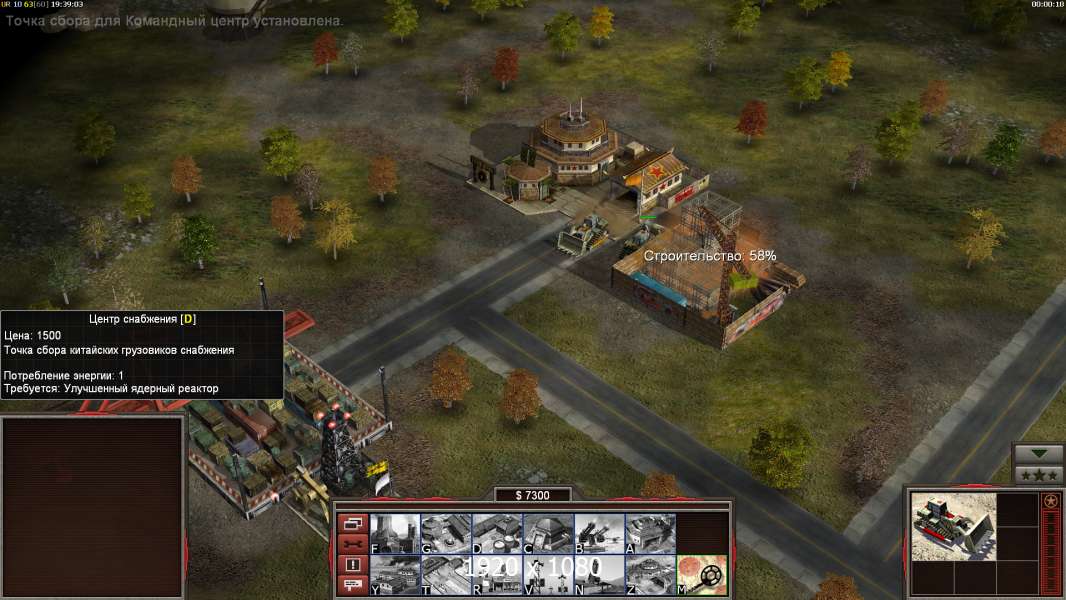Open the three-star General's powers button
Image resolution: width=1066 pixels, height=600 pixels.
(x=1038, y=474)
